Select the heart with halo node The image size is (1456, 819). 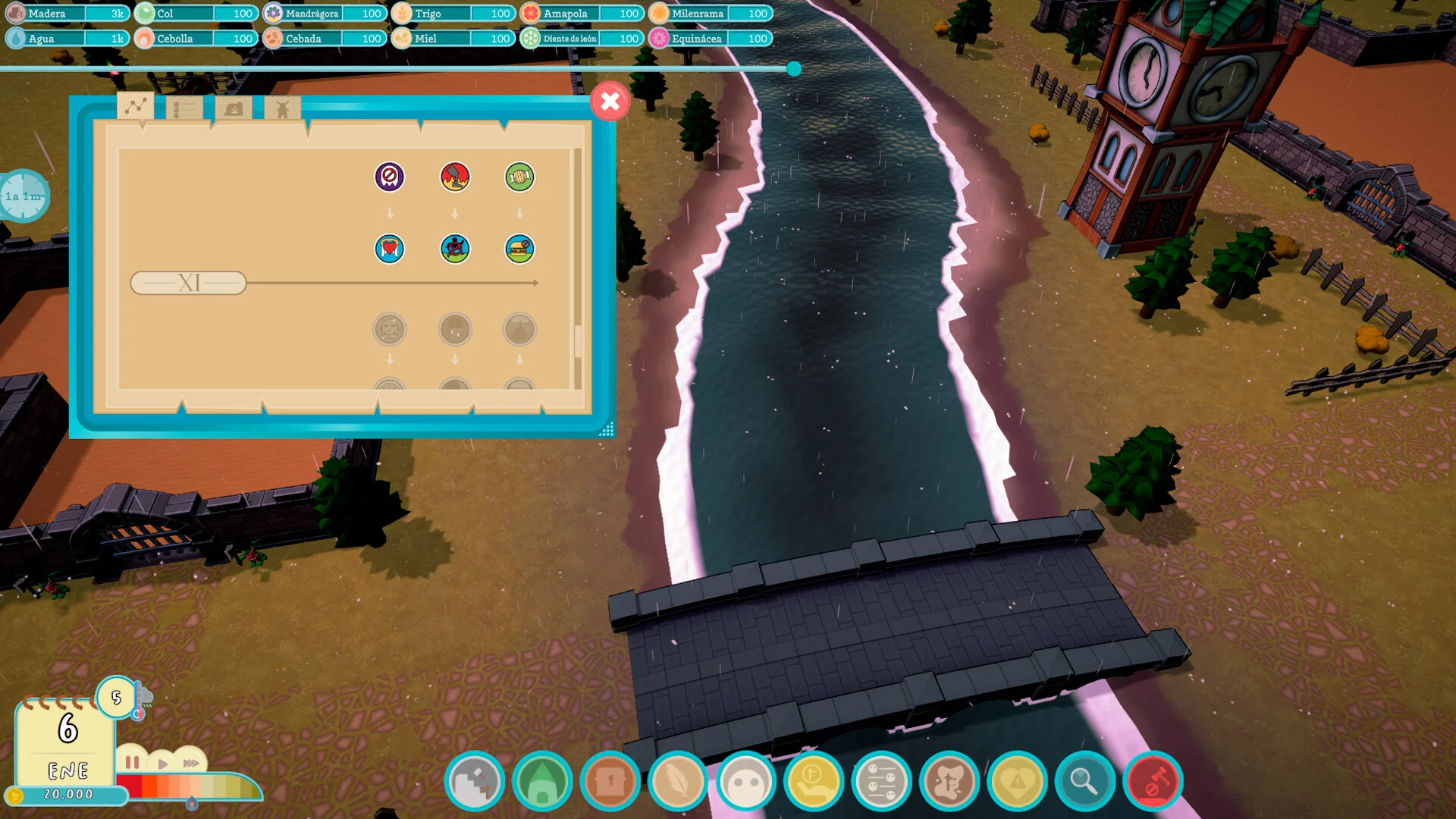(390, 249)
